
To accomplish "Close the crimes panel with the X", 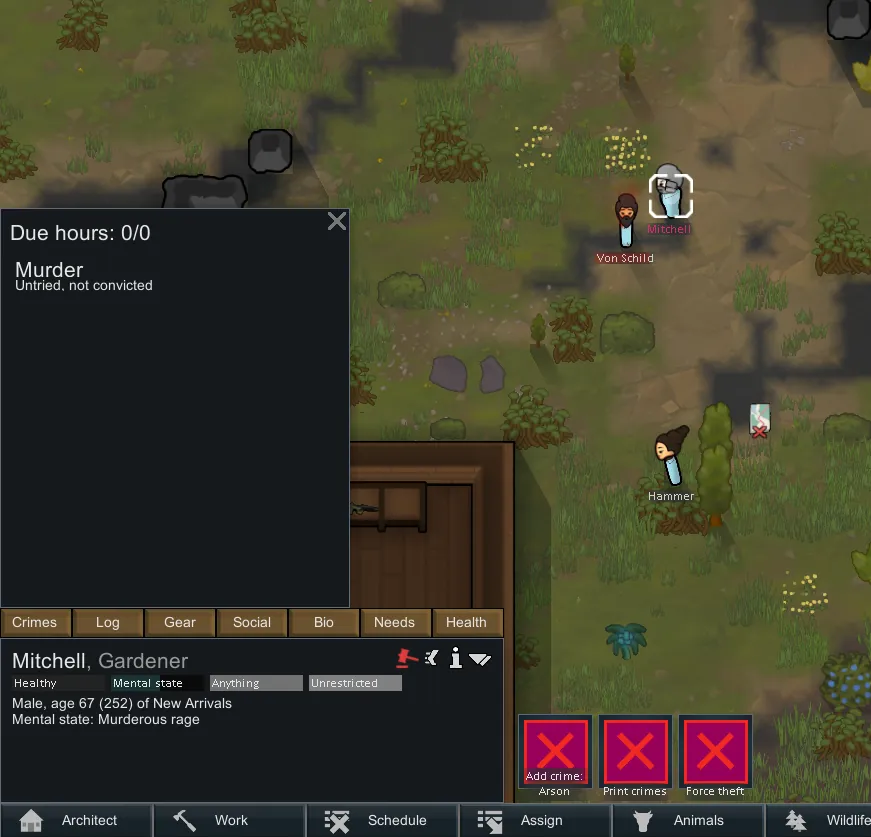I will point(337,221).
